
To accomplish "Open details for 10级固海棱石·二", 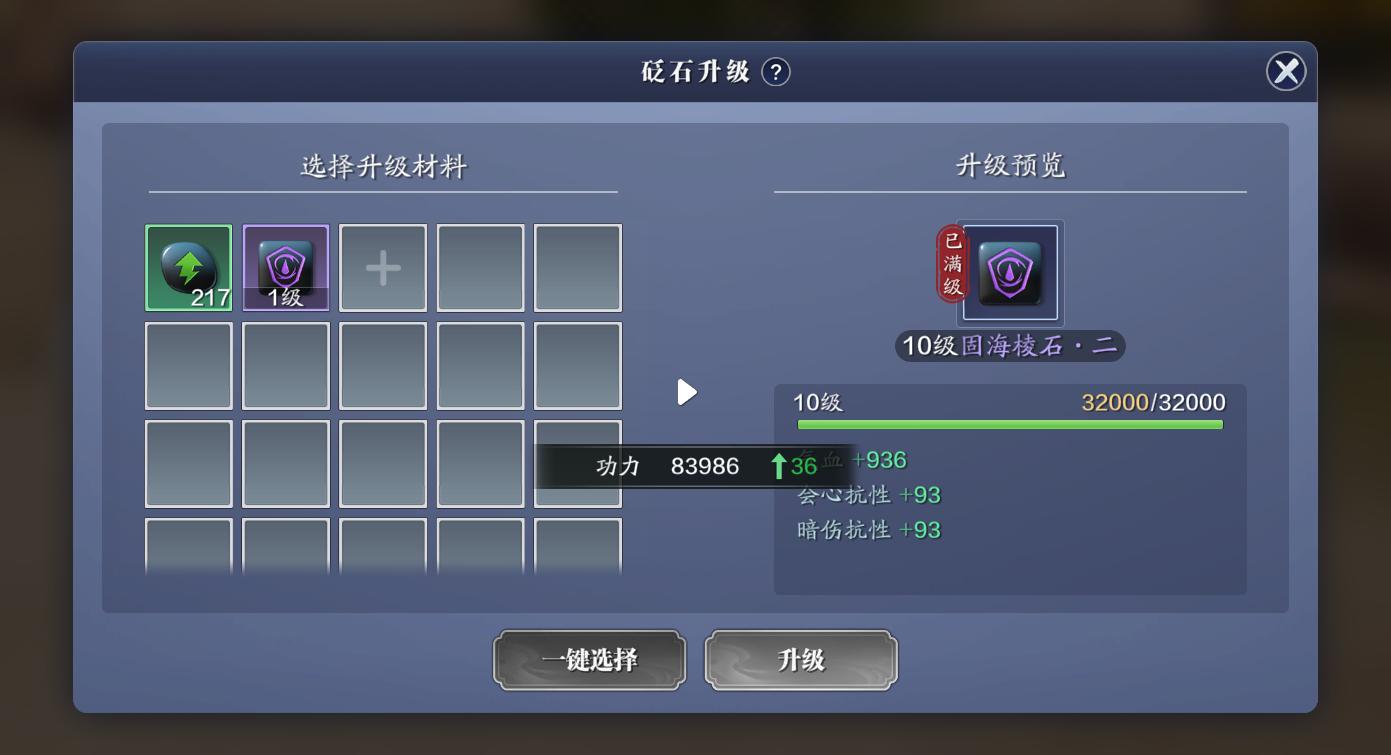I will (1009, 346).
